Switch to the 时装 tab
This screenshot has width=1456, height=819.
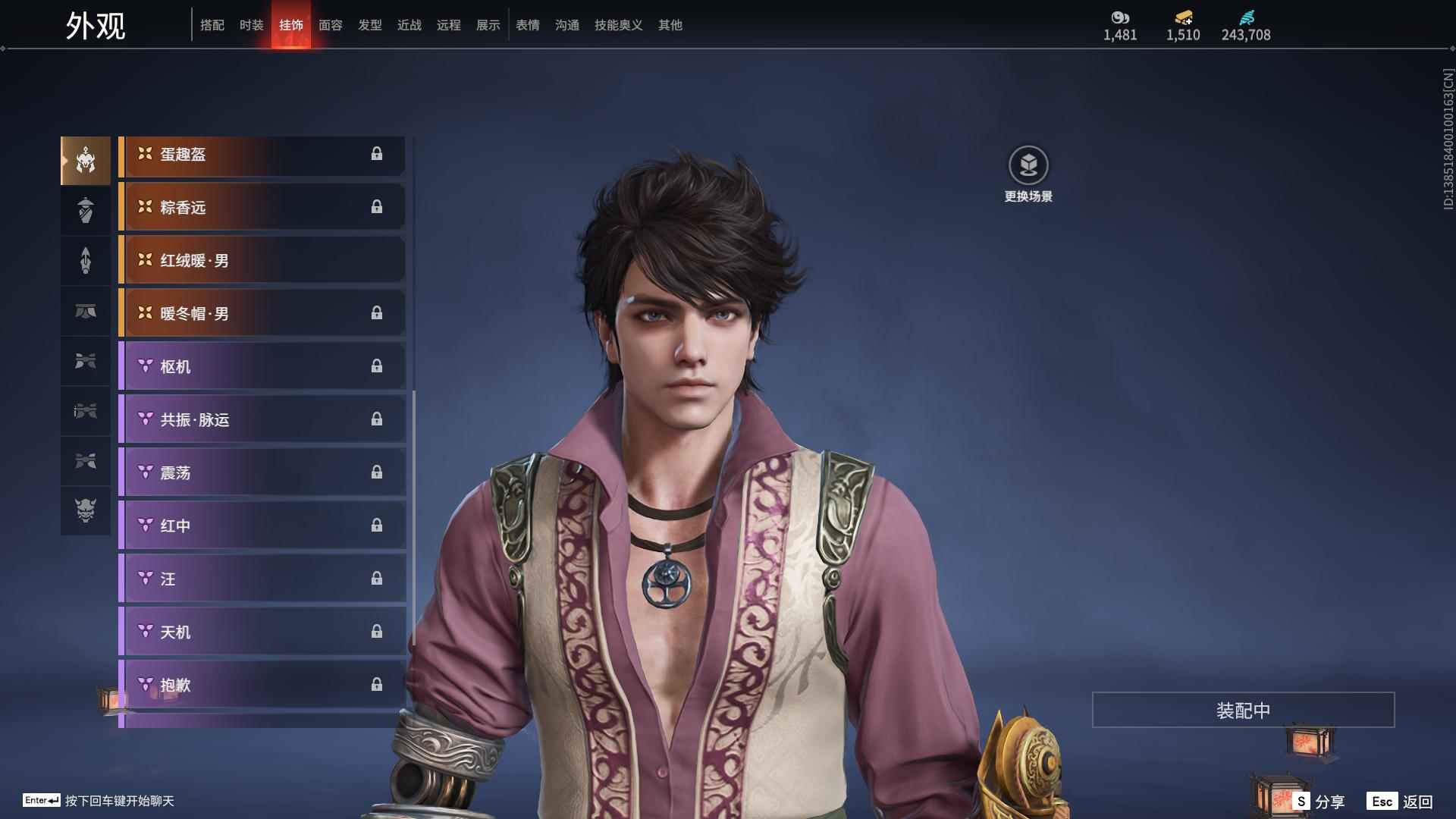(x=251, y=25)
